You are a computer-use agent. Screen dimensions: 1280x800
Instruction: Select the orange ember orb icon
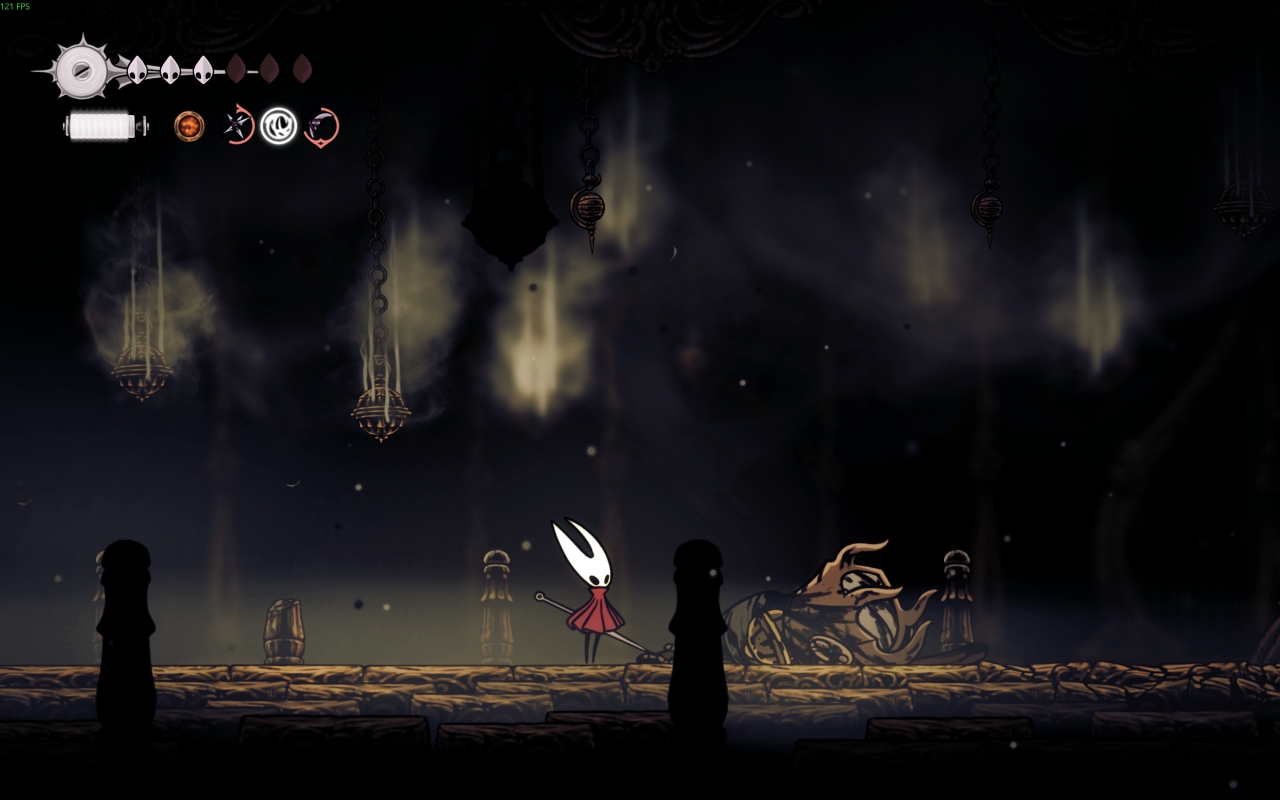coord(189,126)
